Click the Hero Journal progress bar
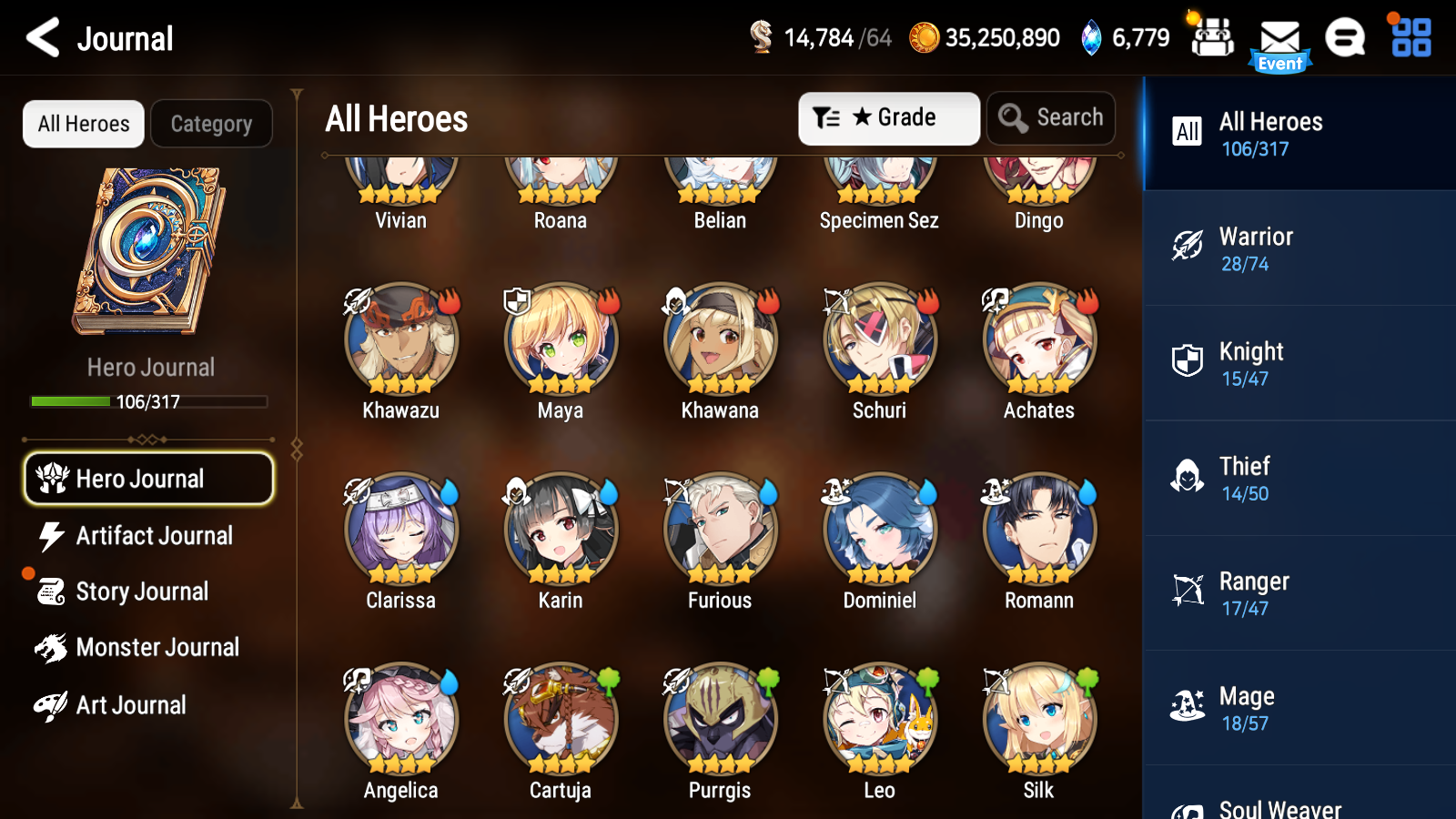 (x=148, y=401)
